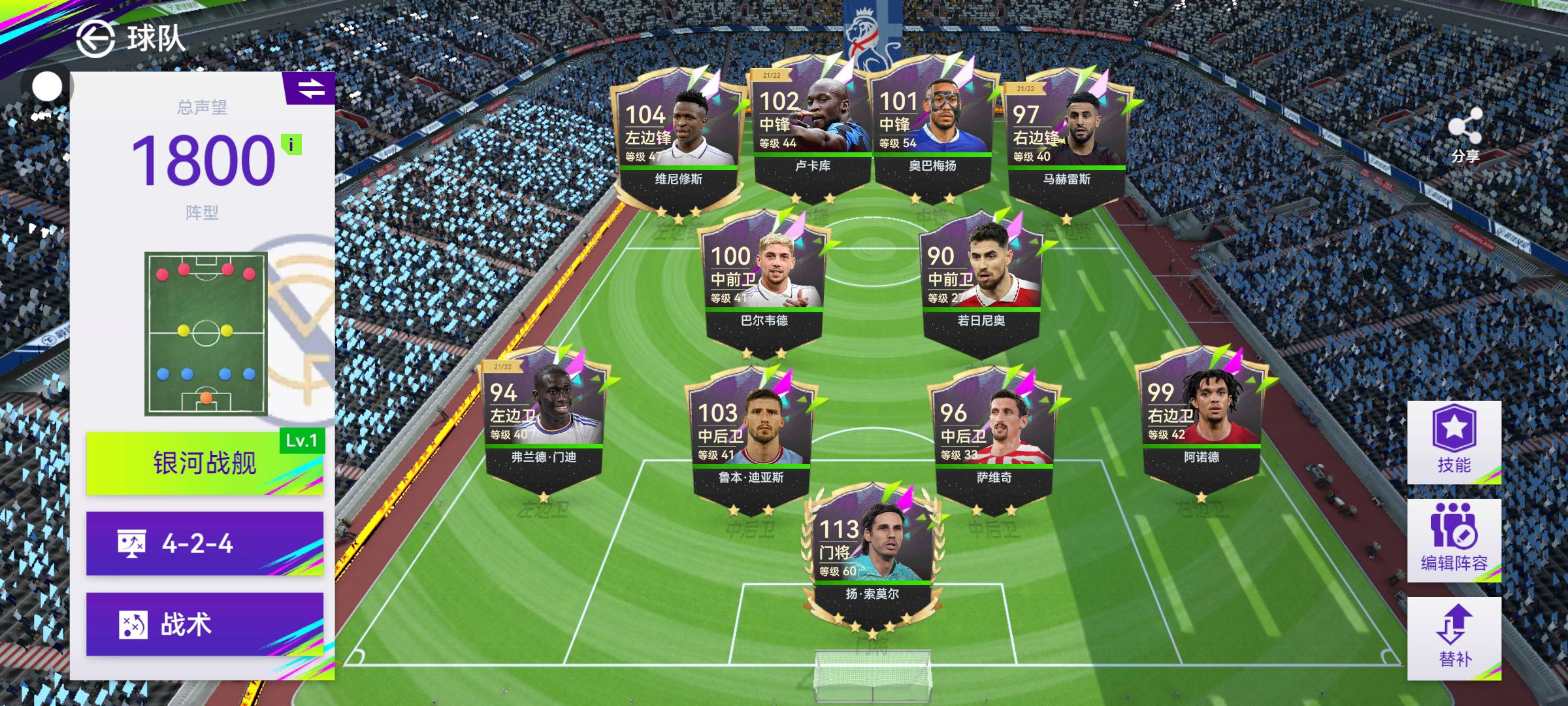
Task: Pick the 奥巴梅扬 striker card
Action: click(932, 129)
